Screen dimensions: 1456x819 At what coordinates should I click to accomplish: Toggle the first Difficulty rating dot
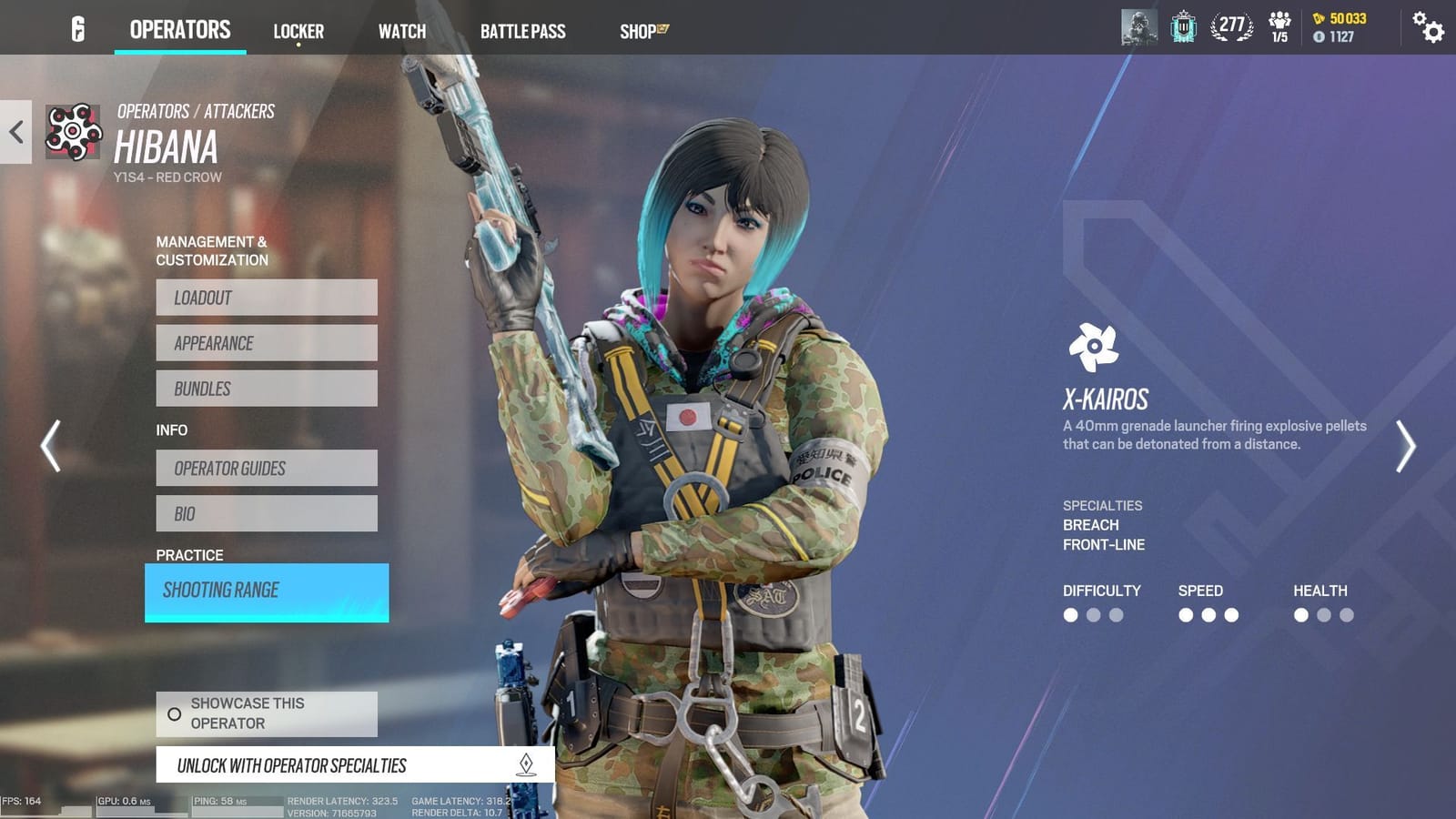coord(1070,615)
